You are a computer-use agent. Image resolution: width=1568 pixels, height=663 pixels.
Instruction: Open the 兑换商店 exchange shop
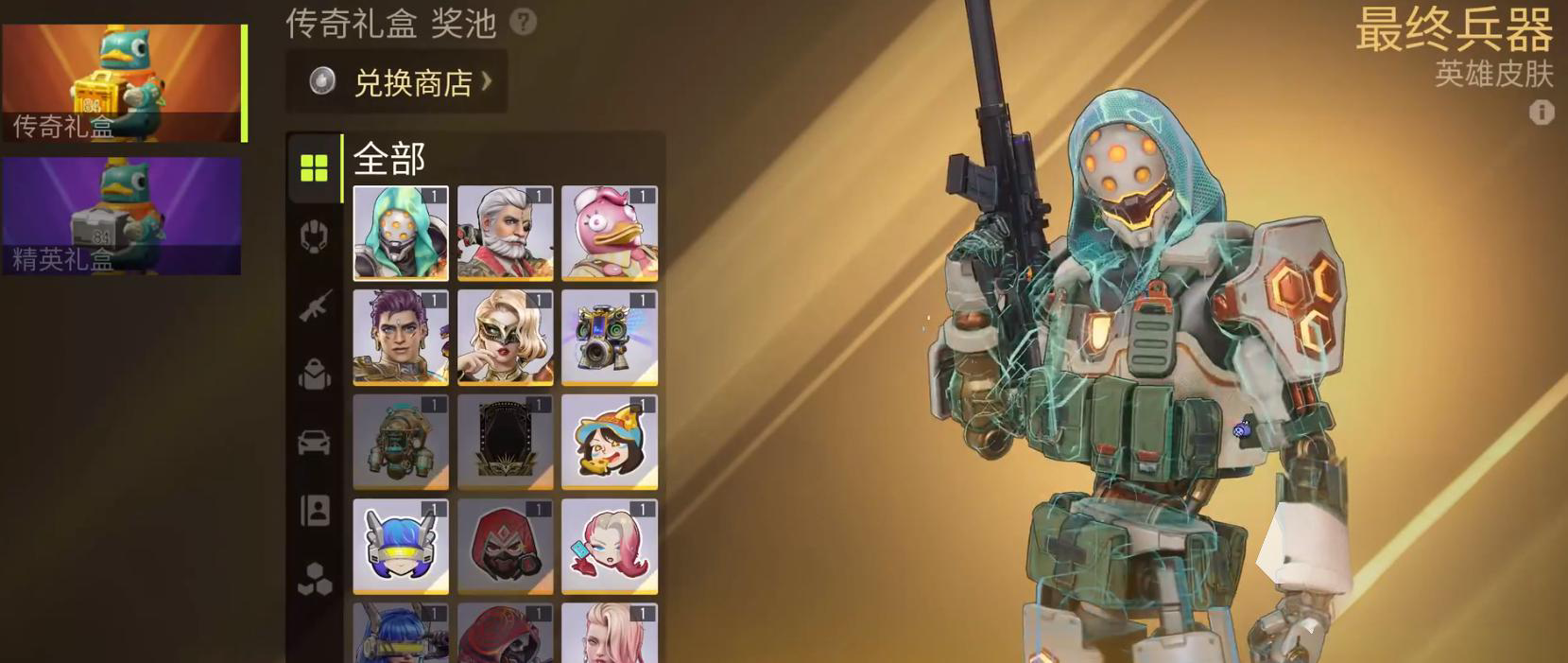pos(397,82)
